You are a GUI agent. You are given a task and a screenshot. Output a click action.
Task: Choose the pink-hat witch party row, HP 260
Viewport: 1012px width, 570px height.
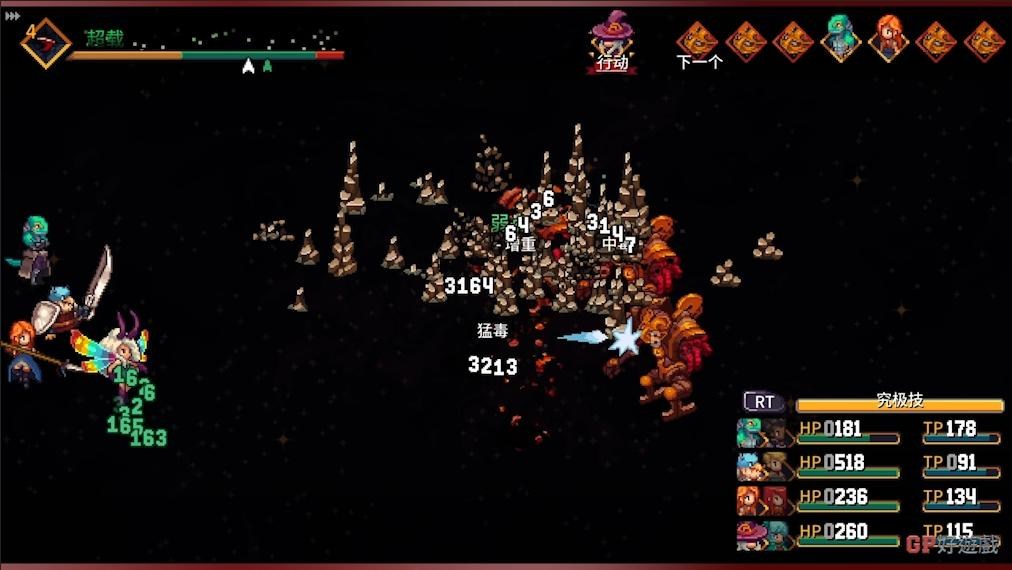pos(868,533)
